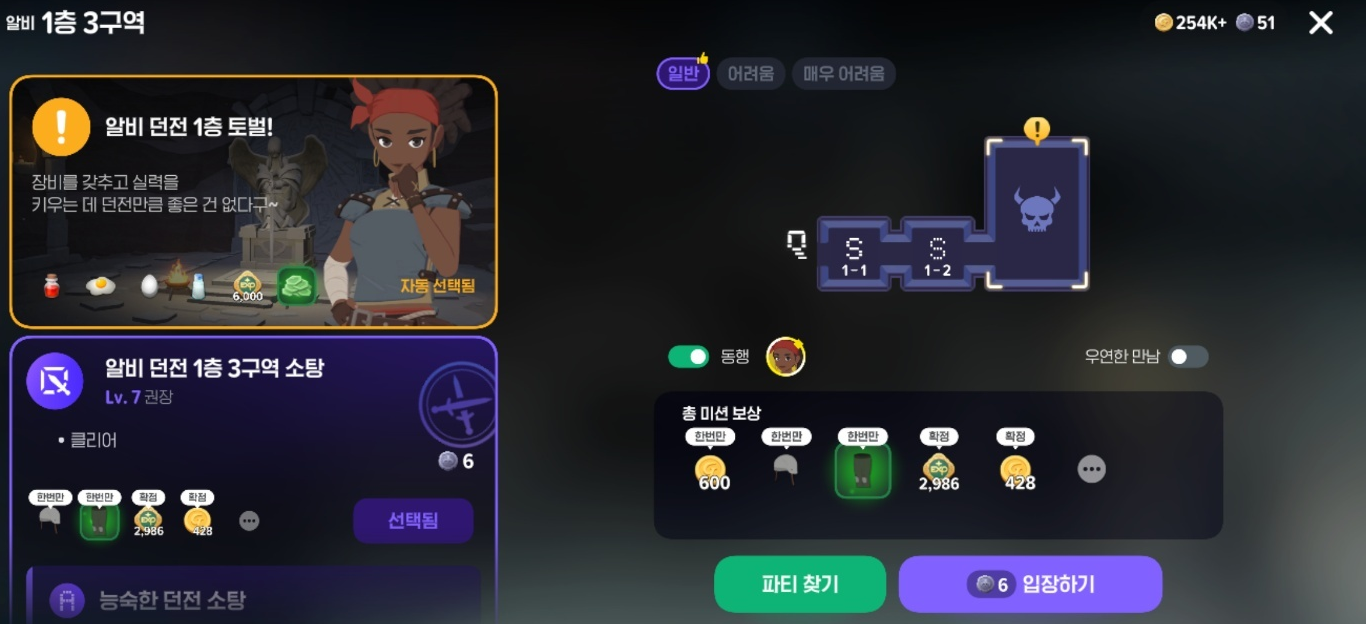Click the companion character portrait
Viewport: 1366px width, 624px height.
coord(785,357)
